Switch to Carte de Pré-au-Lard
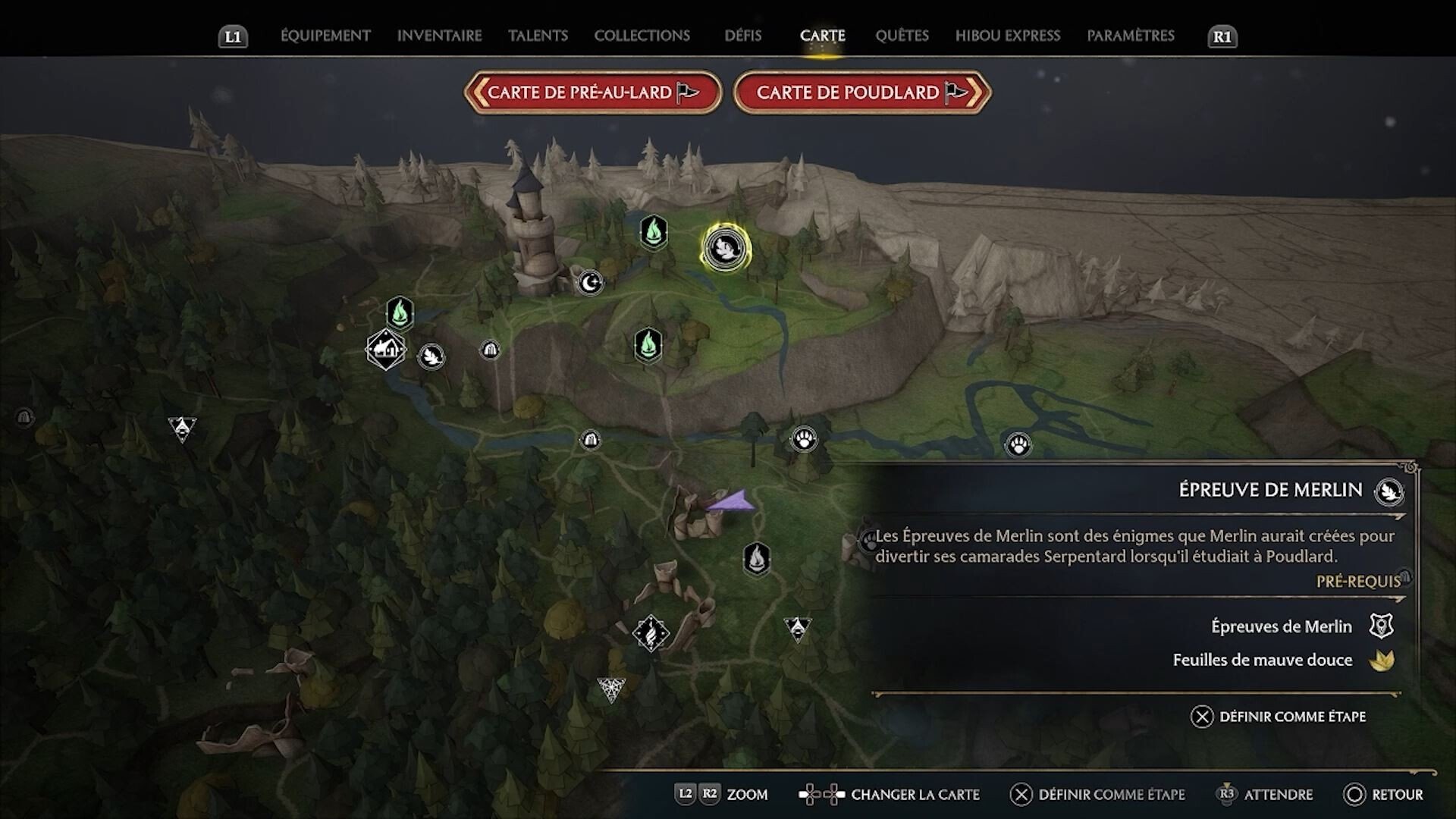Viewport: 1456px width, 819px height. pyautogui.click(x=592, y=93)
